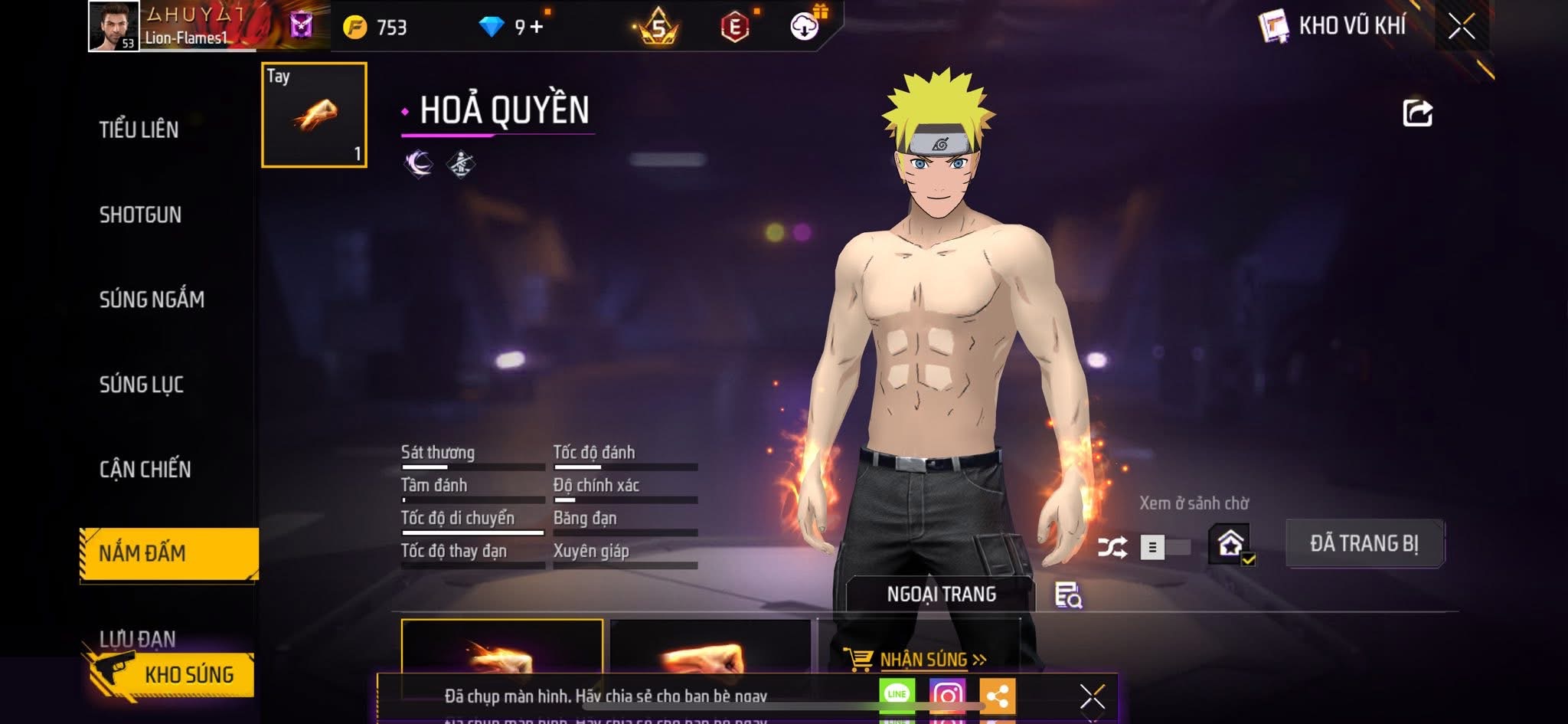1568x724 pixels.
Task: Close the weapon vault screen
Action: tap(1461, 27)
